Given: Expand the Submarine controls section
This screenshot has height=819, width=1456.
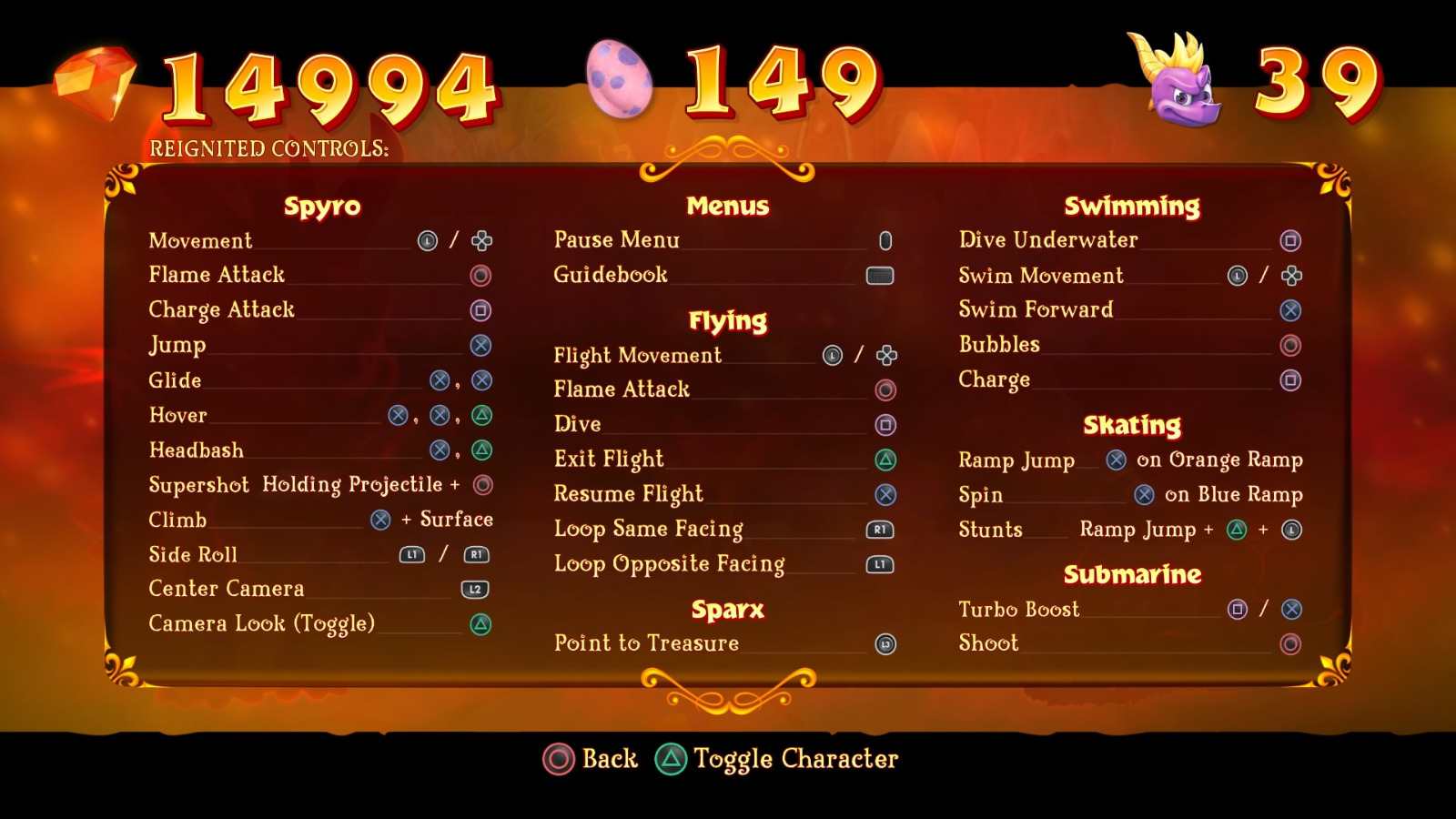Looking at the screenshot, I should point(1133,574).
